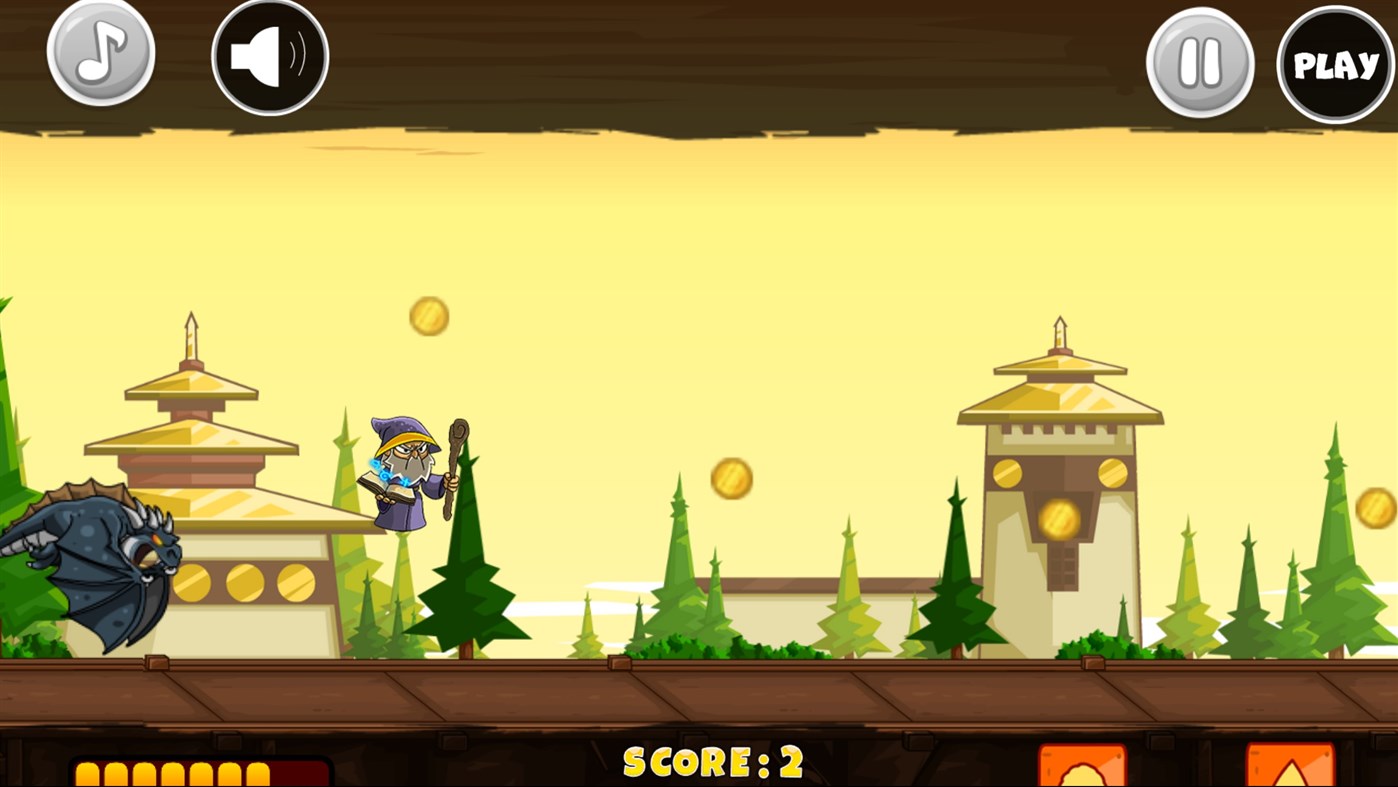
Task: Pause the game with the pause icon
Action: pyautogui.click(x=1199, y=60)
